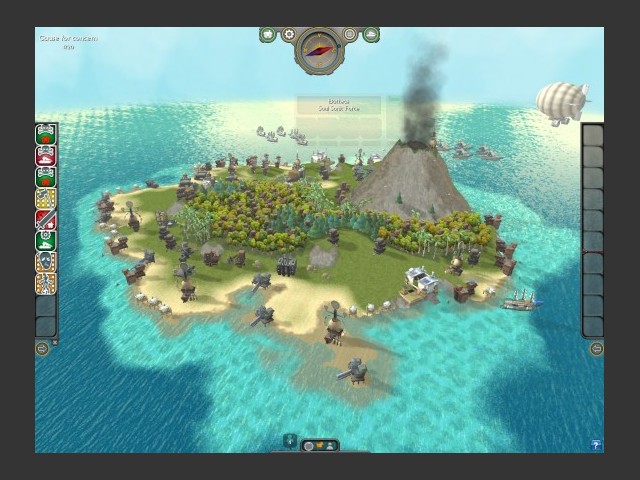This screenshot has height=480, width=640.
Task: Click the round target button beside the tank
Action: [x=351, y=35]
